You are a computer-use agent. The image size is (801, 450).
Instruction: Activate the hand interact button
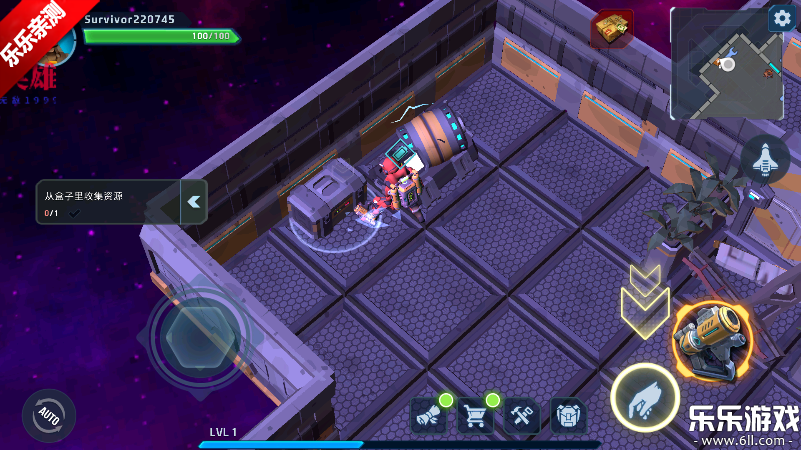click(645, 397)
